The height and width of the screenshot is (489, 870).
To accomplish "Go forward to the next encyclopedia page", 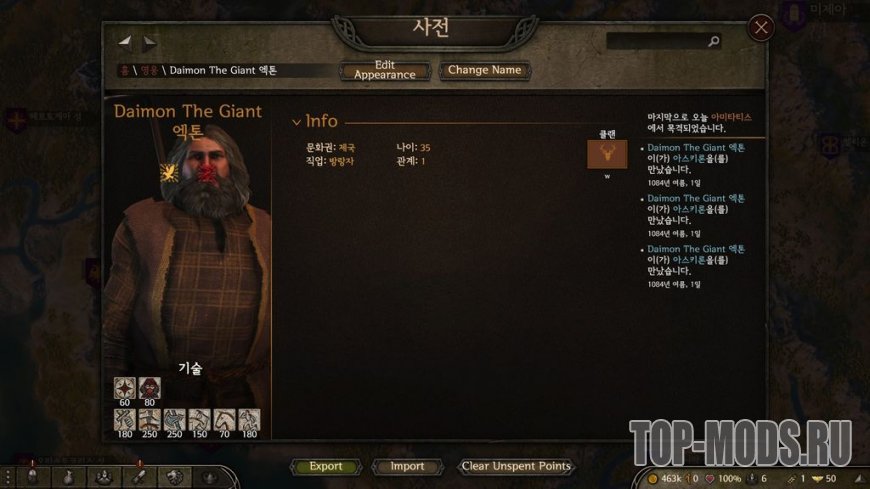I will (149, 43).
